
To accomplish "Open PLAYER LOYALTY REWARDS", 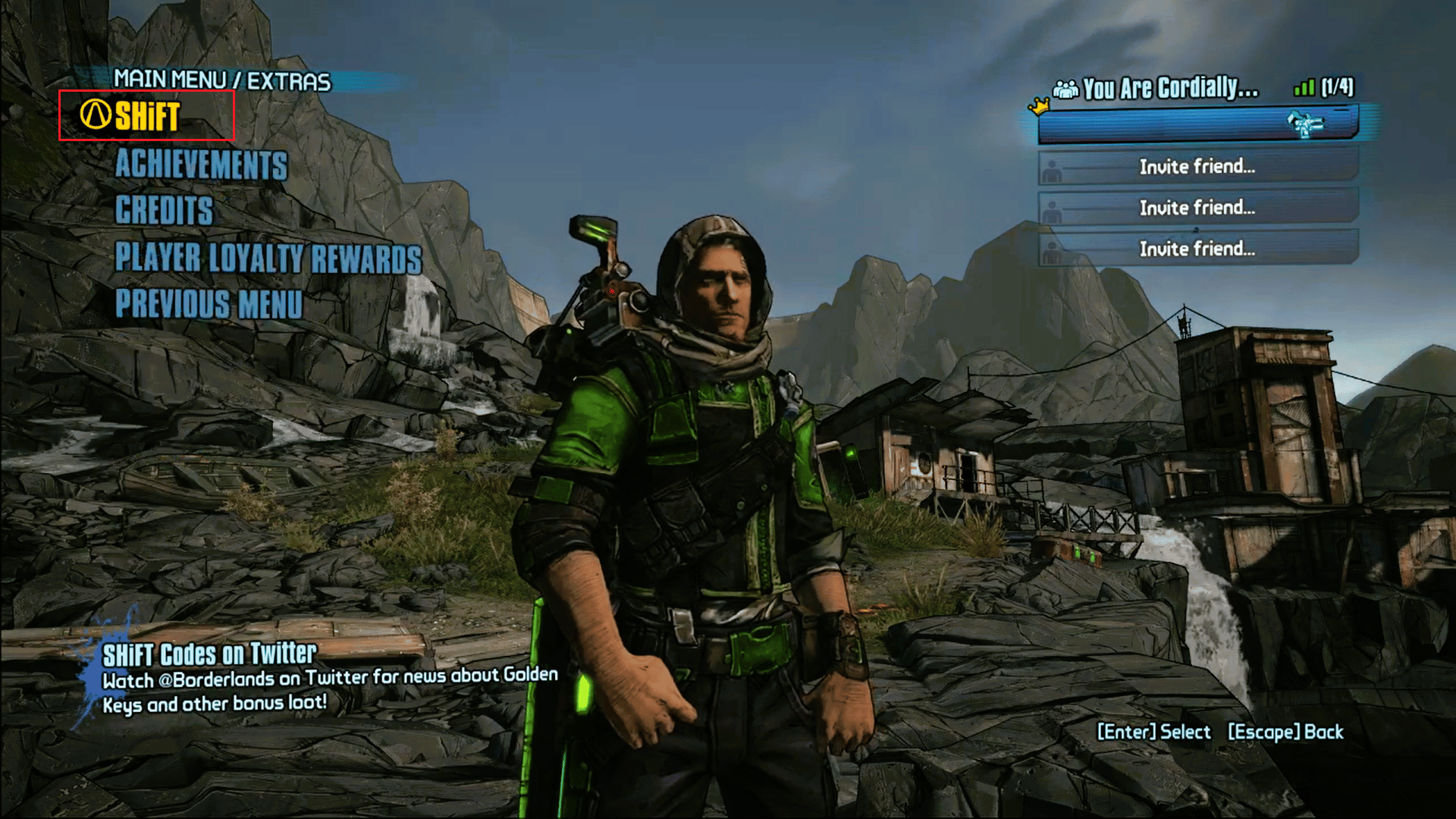I will click(267, 259).
